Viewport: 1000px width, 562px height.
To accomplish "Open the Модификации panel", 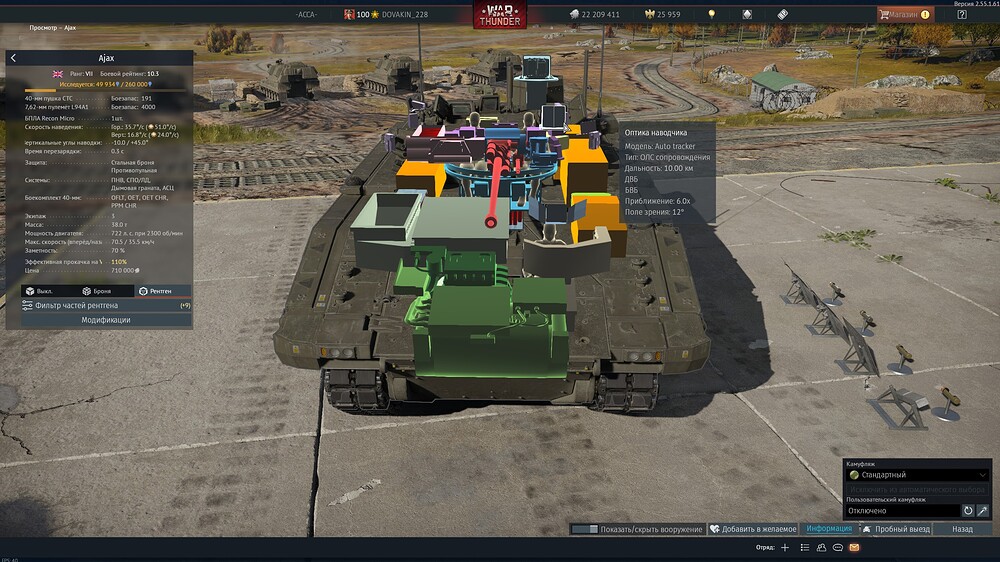I will pos(105,320).
